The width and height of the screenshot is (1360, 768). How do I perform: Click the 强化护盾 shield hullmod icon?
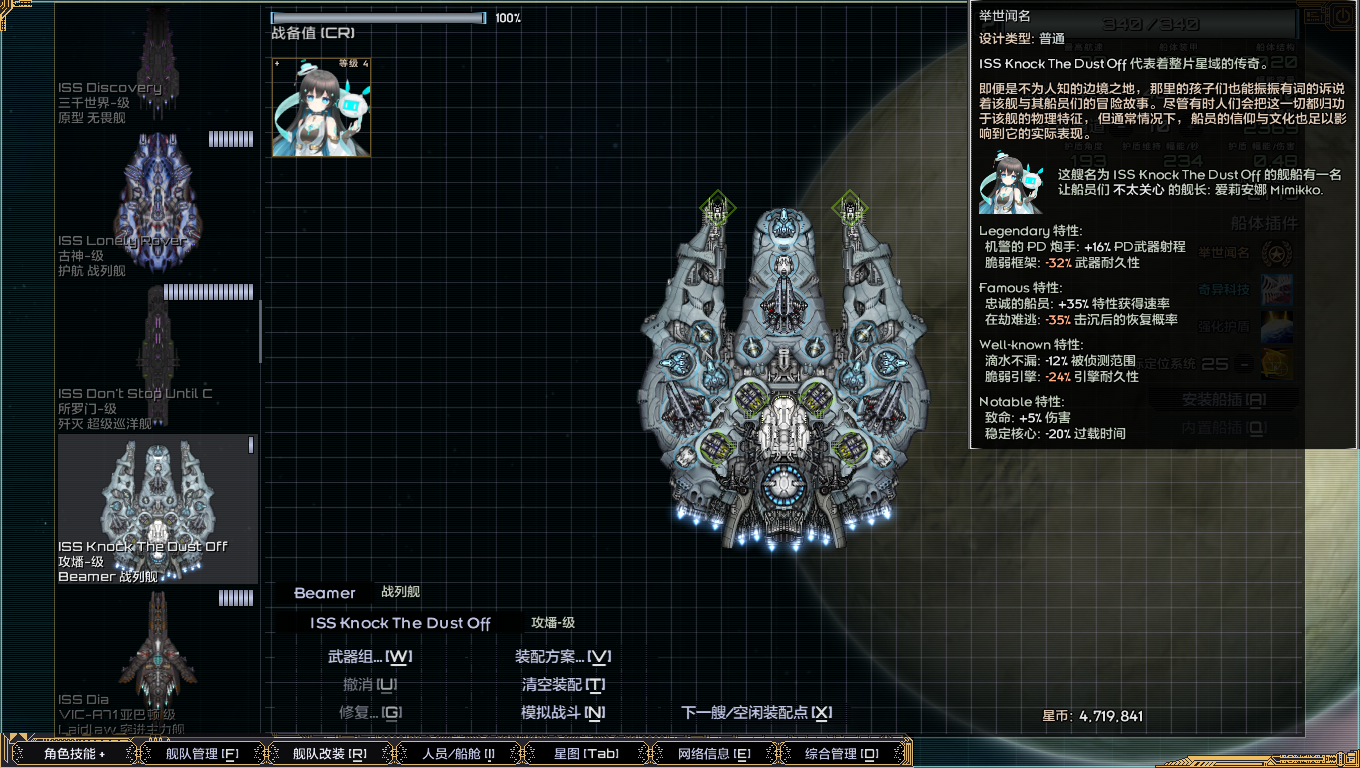point(1277,327)
